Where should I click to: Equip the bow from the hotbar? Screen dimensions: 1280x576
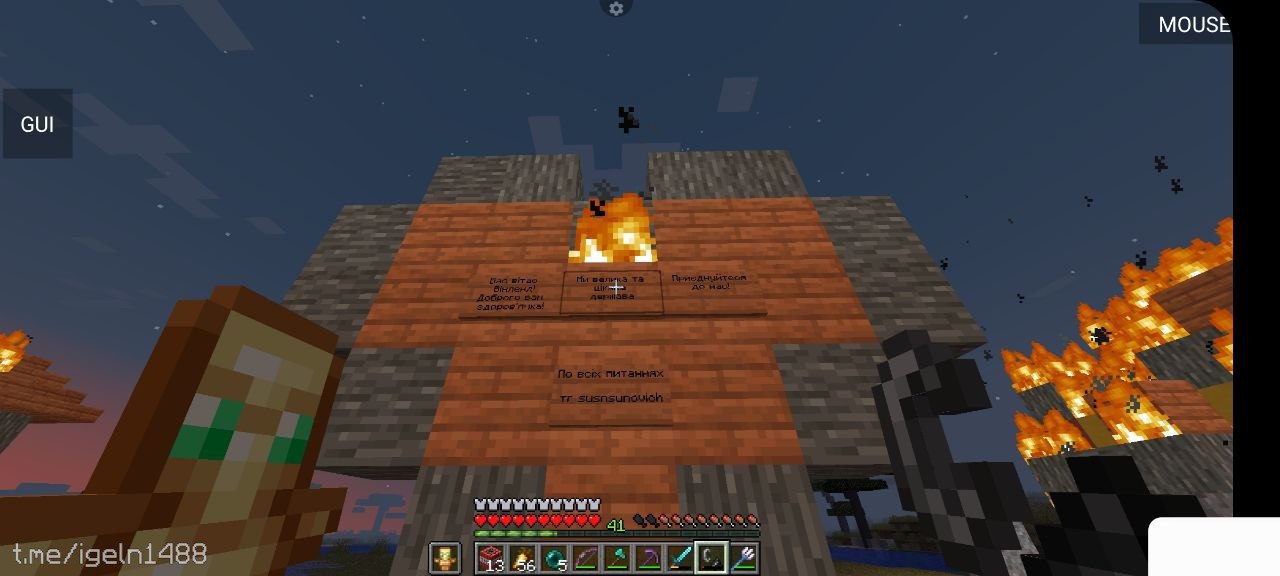(585, 557)
